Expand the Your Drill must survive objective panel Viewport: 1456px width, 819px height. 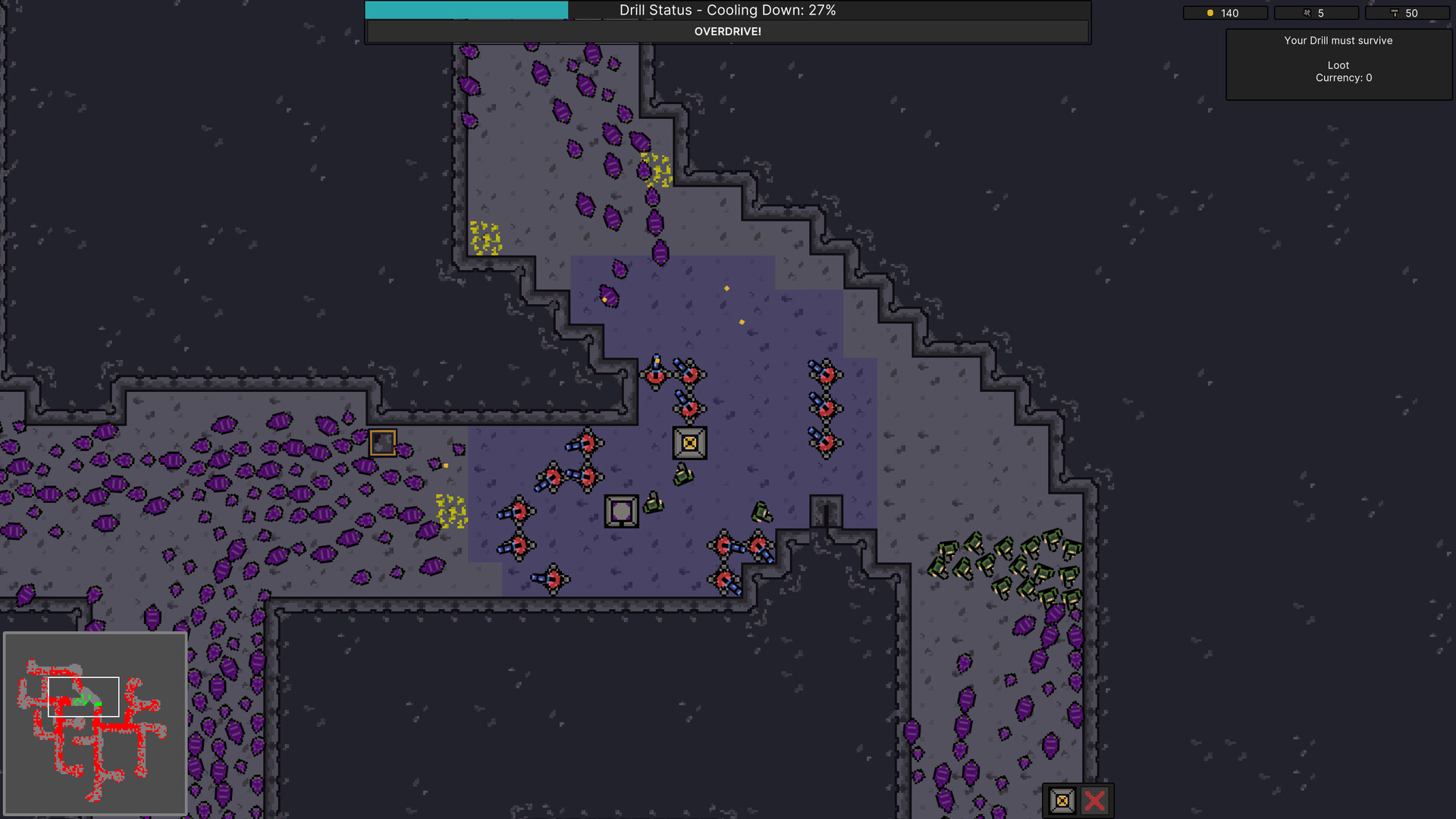[1338, 40]
